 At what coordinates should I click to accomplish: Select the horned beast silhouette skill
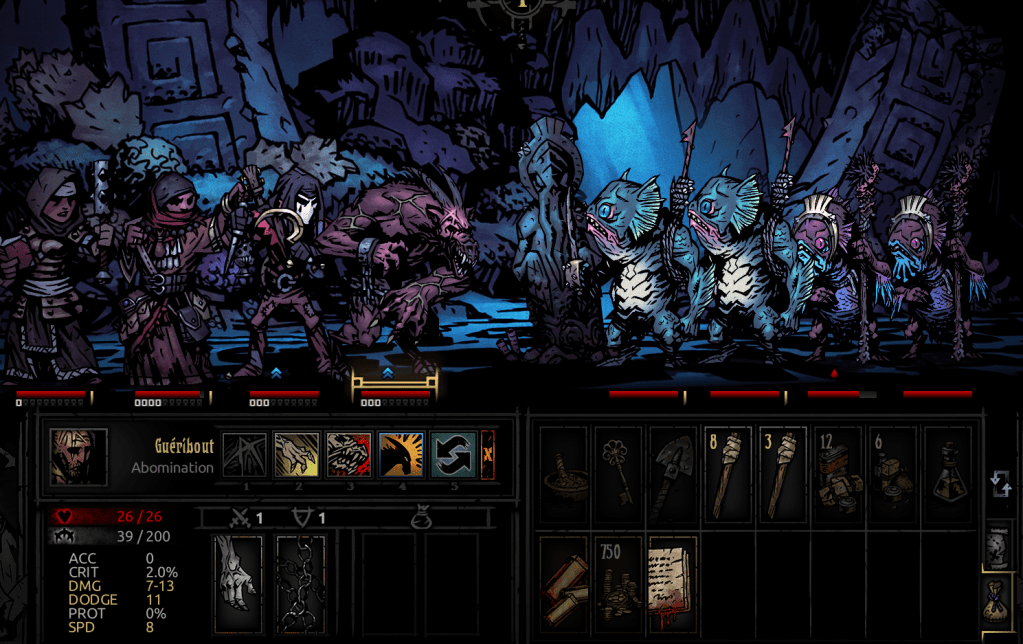click(400, 455)
